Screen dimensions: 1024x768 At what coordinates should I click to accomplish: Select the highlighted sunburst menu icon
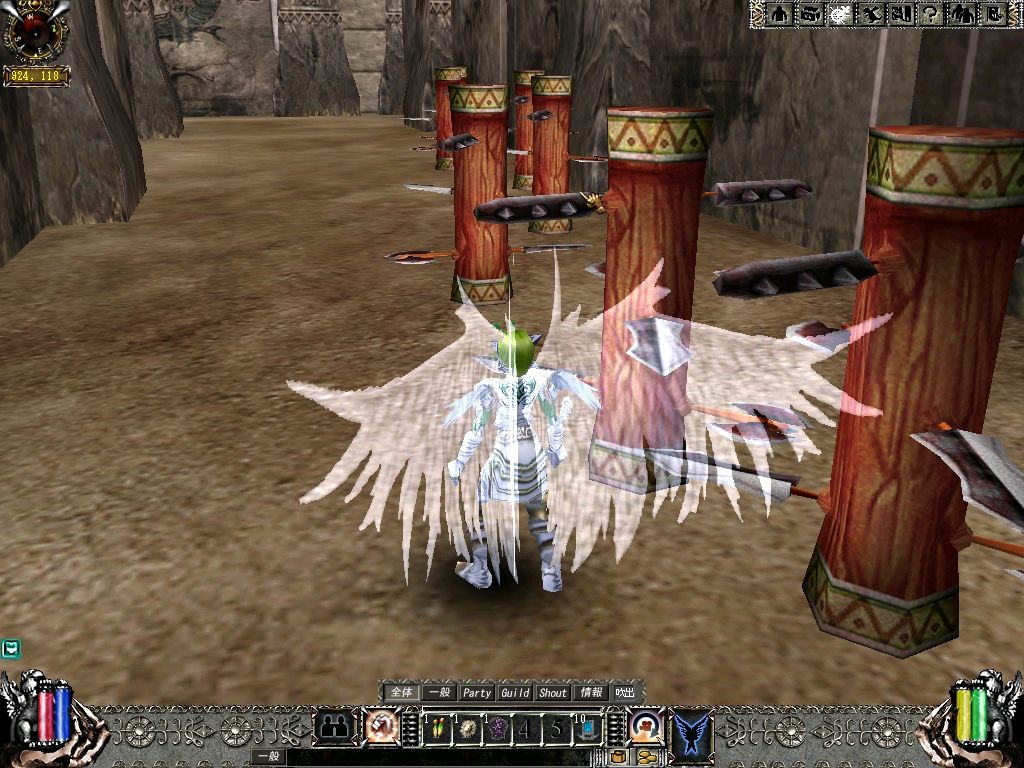click(841, 14)
